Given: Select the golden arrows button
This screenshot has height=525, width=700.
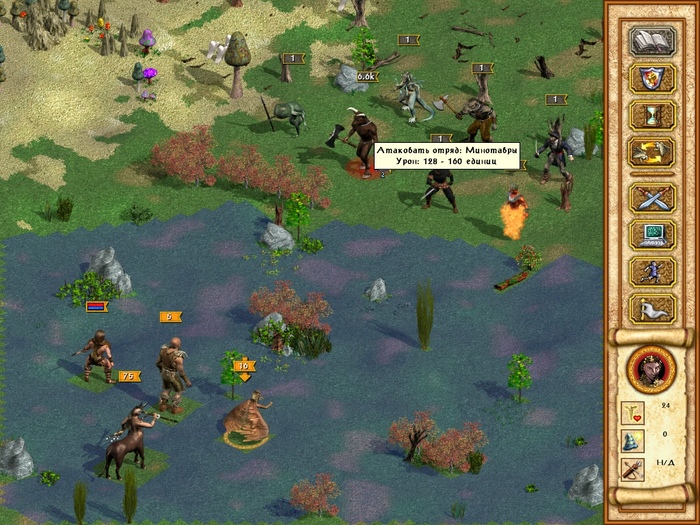Looking at the screenshot, I should coord(651,152).
